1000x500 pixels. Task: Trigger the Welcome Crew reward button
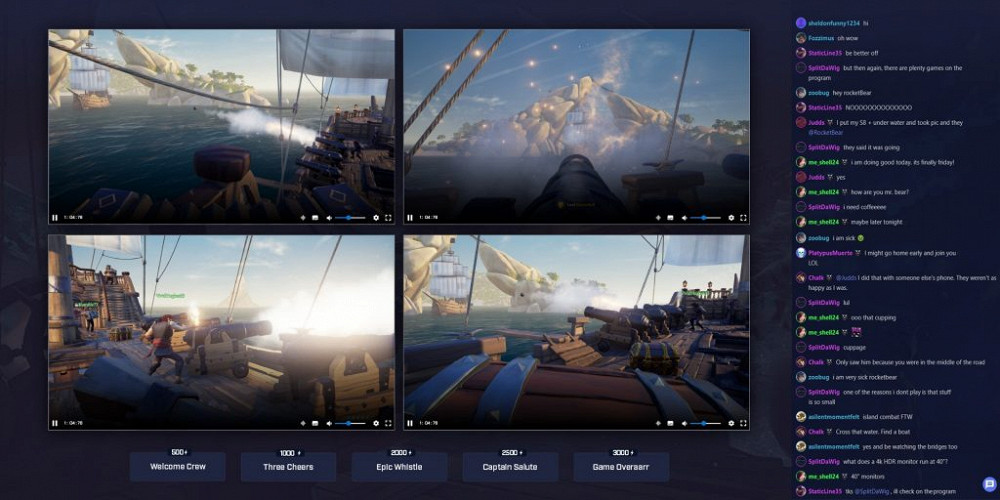pos(180,467)
